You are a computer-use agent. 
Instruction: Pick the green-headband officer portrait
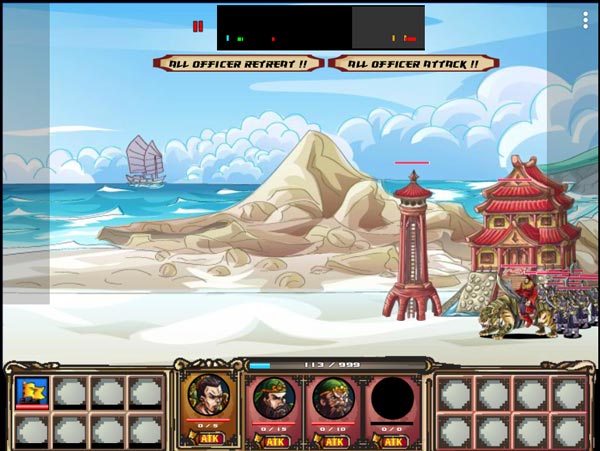tap(331, 397)
